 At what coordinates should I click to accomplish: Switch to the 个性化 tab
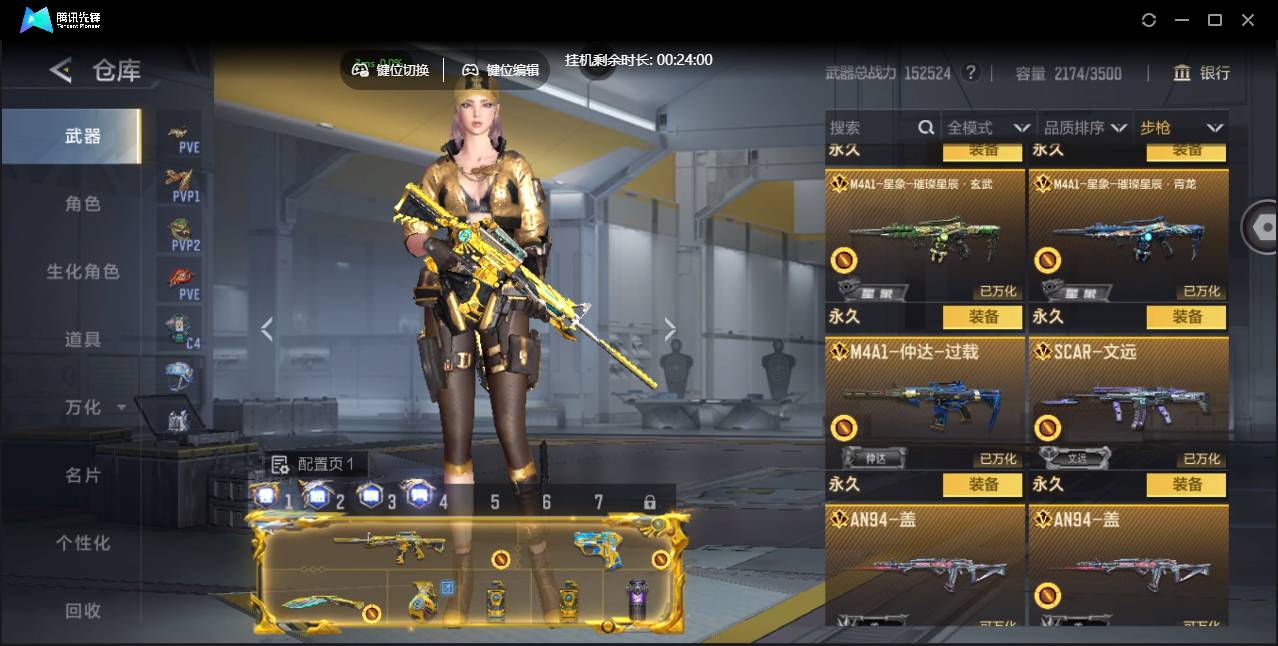tap(83, 543)
